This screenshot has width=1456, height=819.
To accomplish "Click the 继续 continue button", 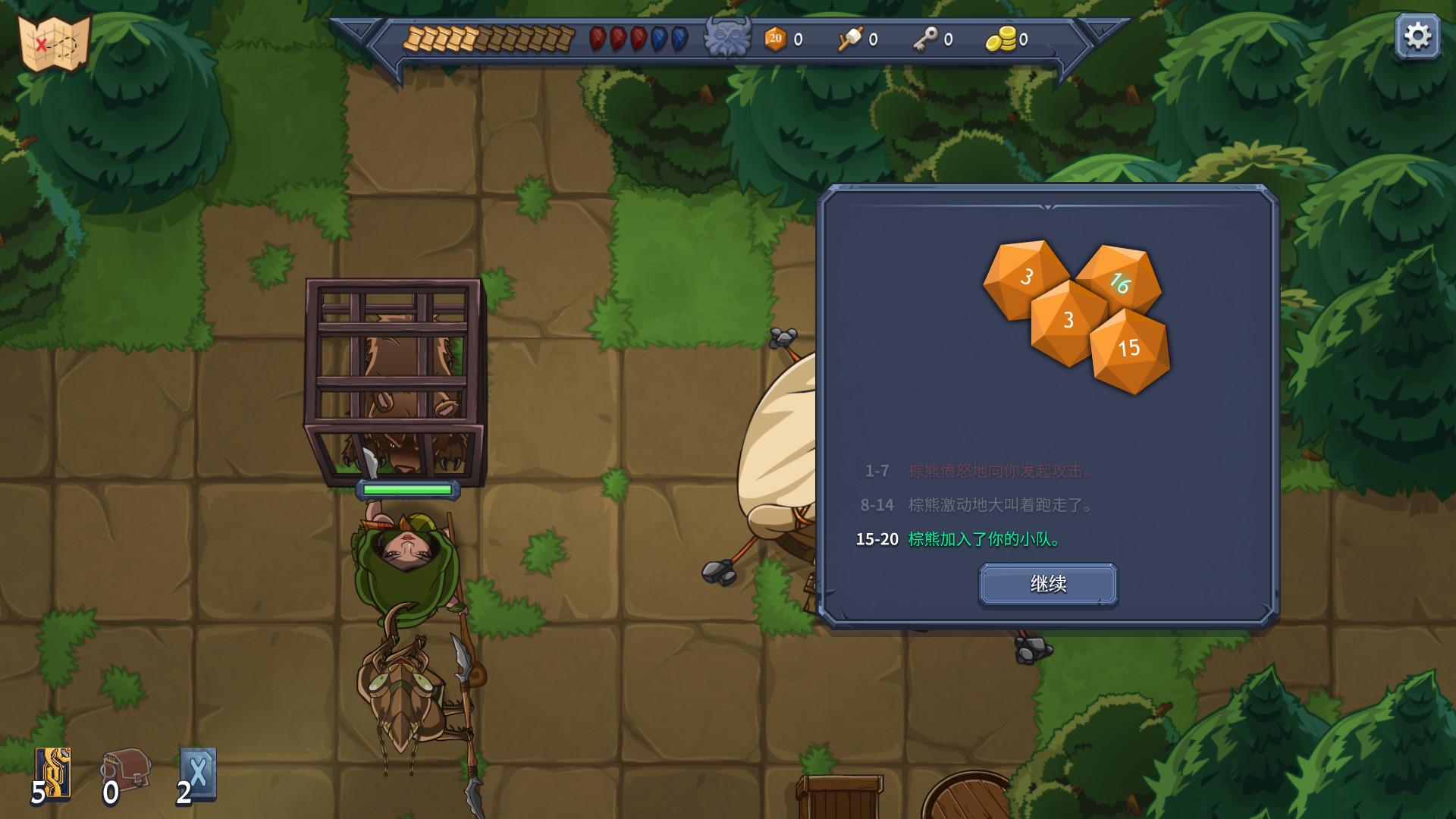I will 1048,584.
